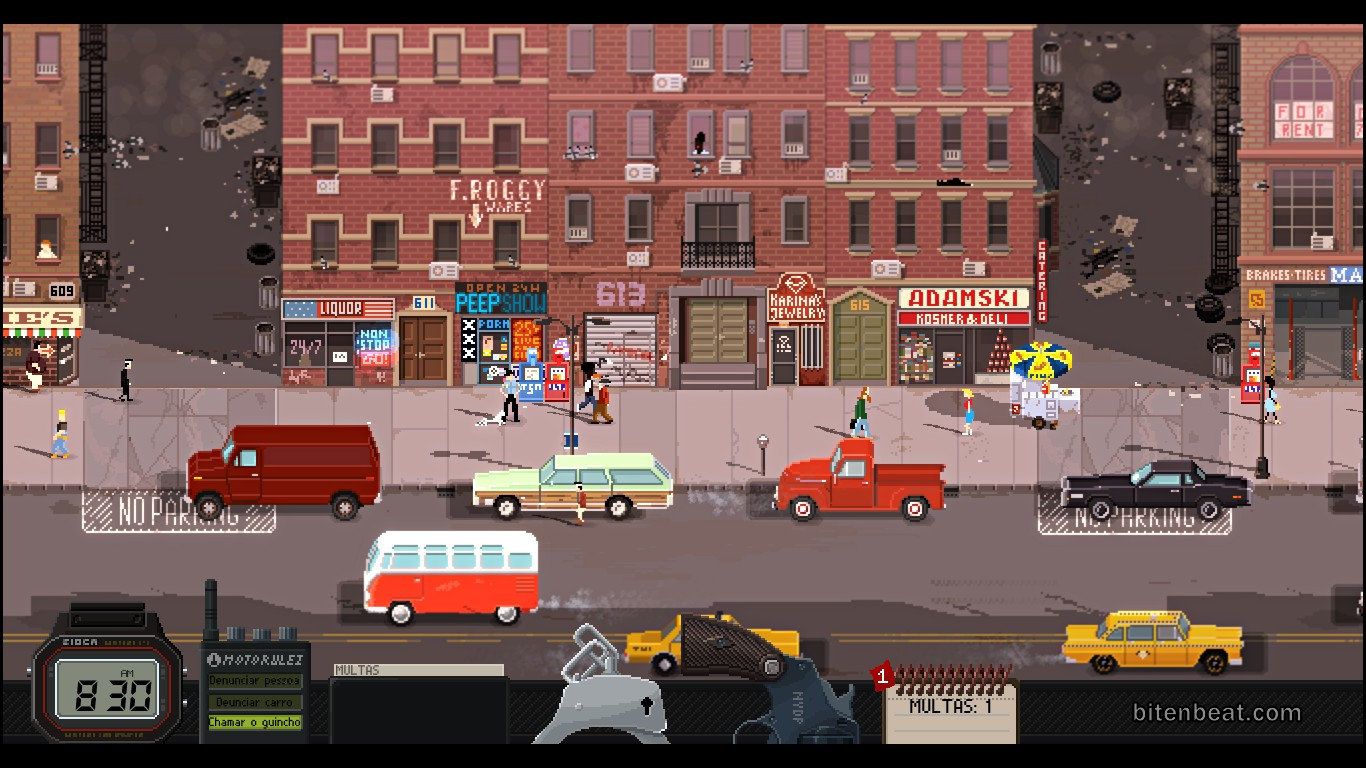Screen dimensions: 1366x768
Task: Click 'Chamar o guincho' radio option
Action: (255, 722)
